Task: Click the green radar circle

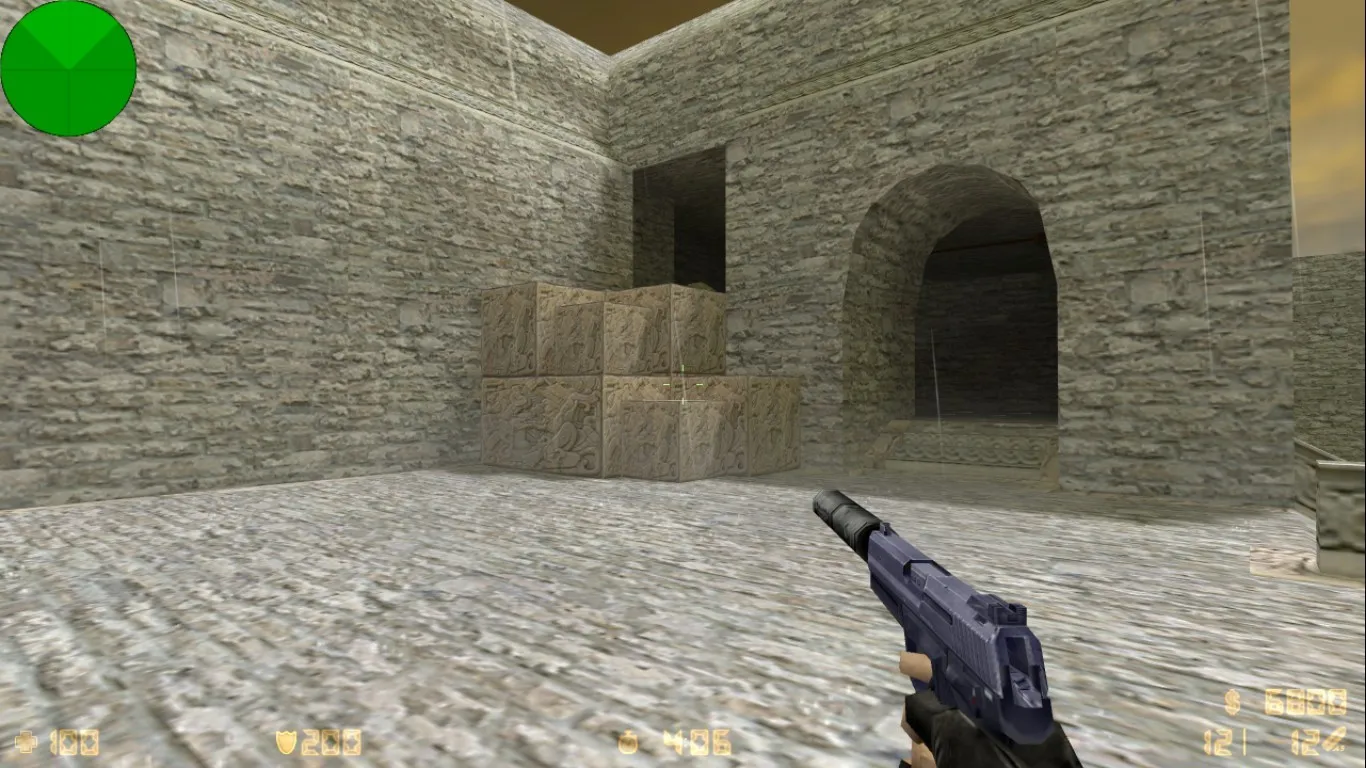Action: tap(68, 66)
